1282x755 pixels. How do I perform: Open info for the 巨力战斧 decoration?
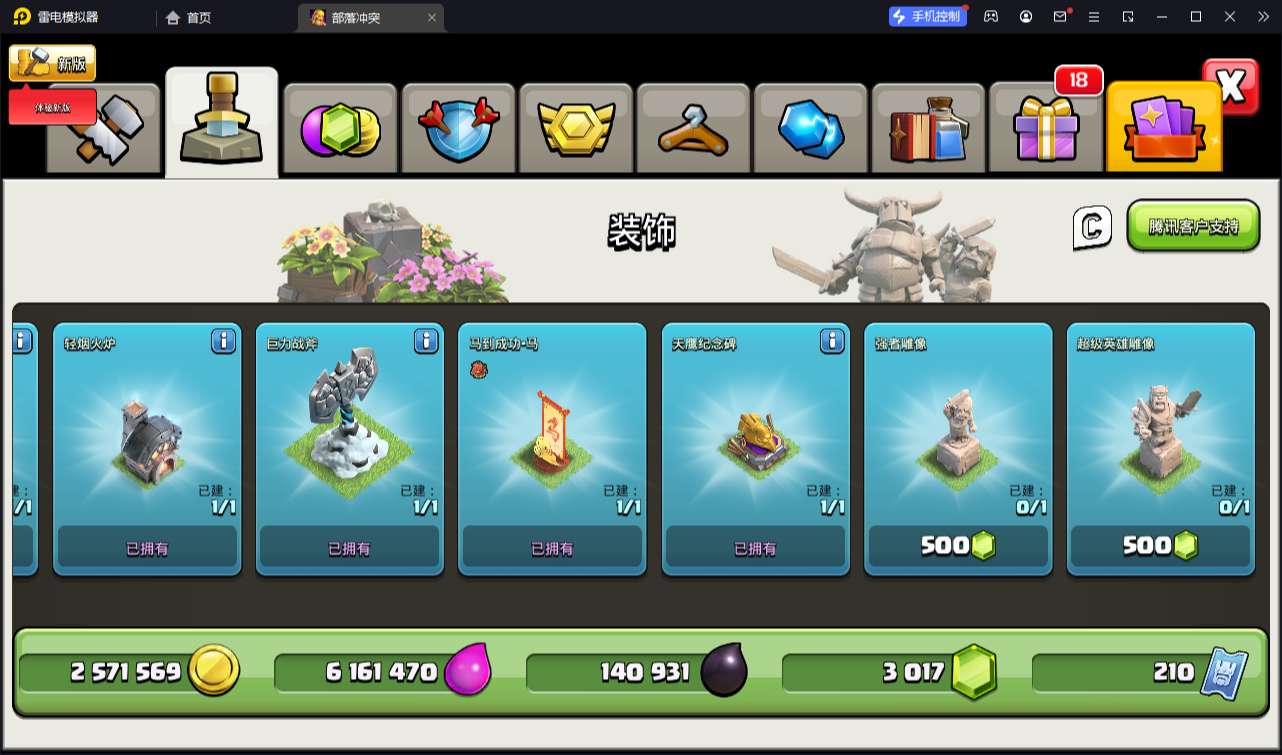pyautogui.click(x=426, y=342)
